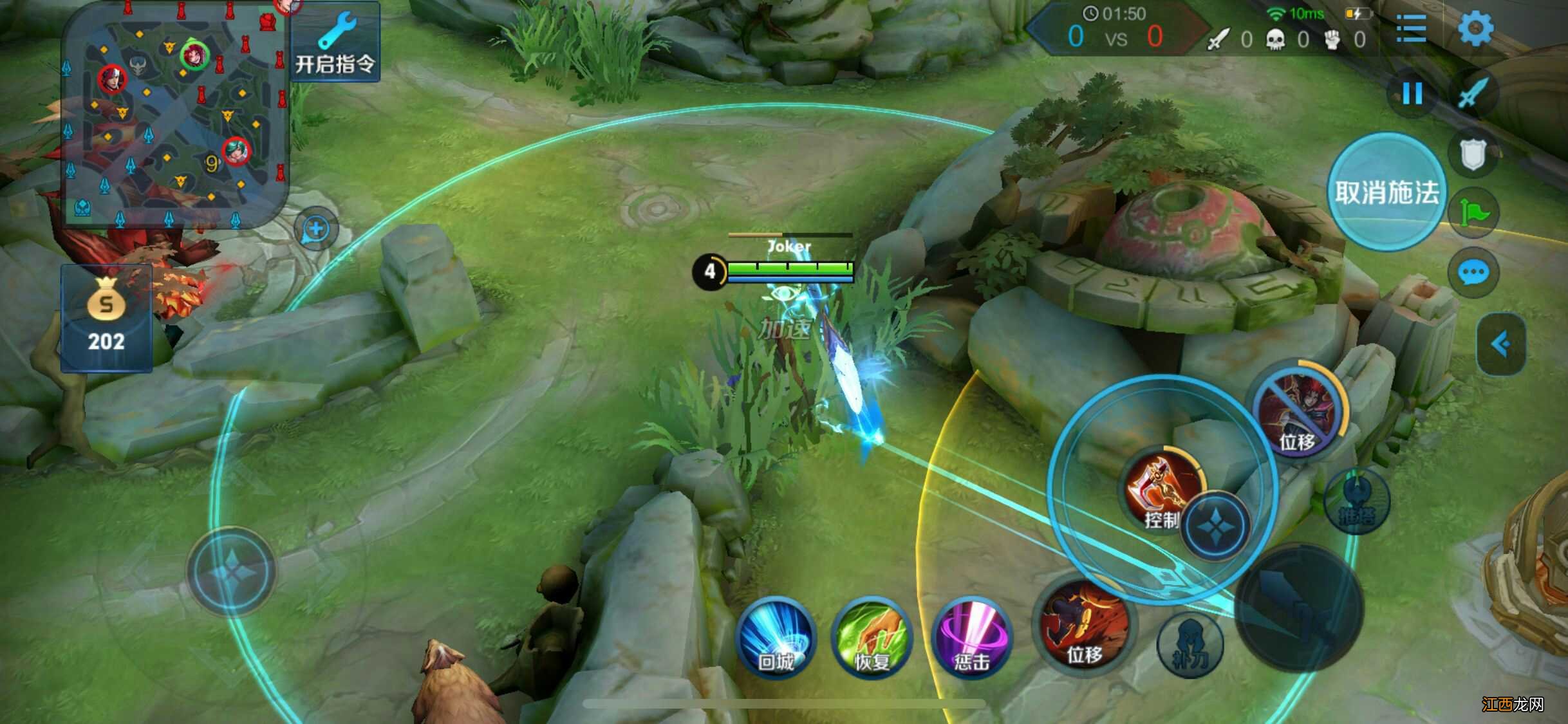Send the green flag signal

pyautogui.click(x=1473, y=212)
